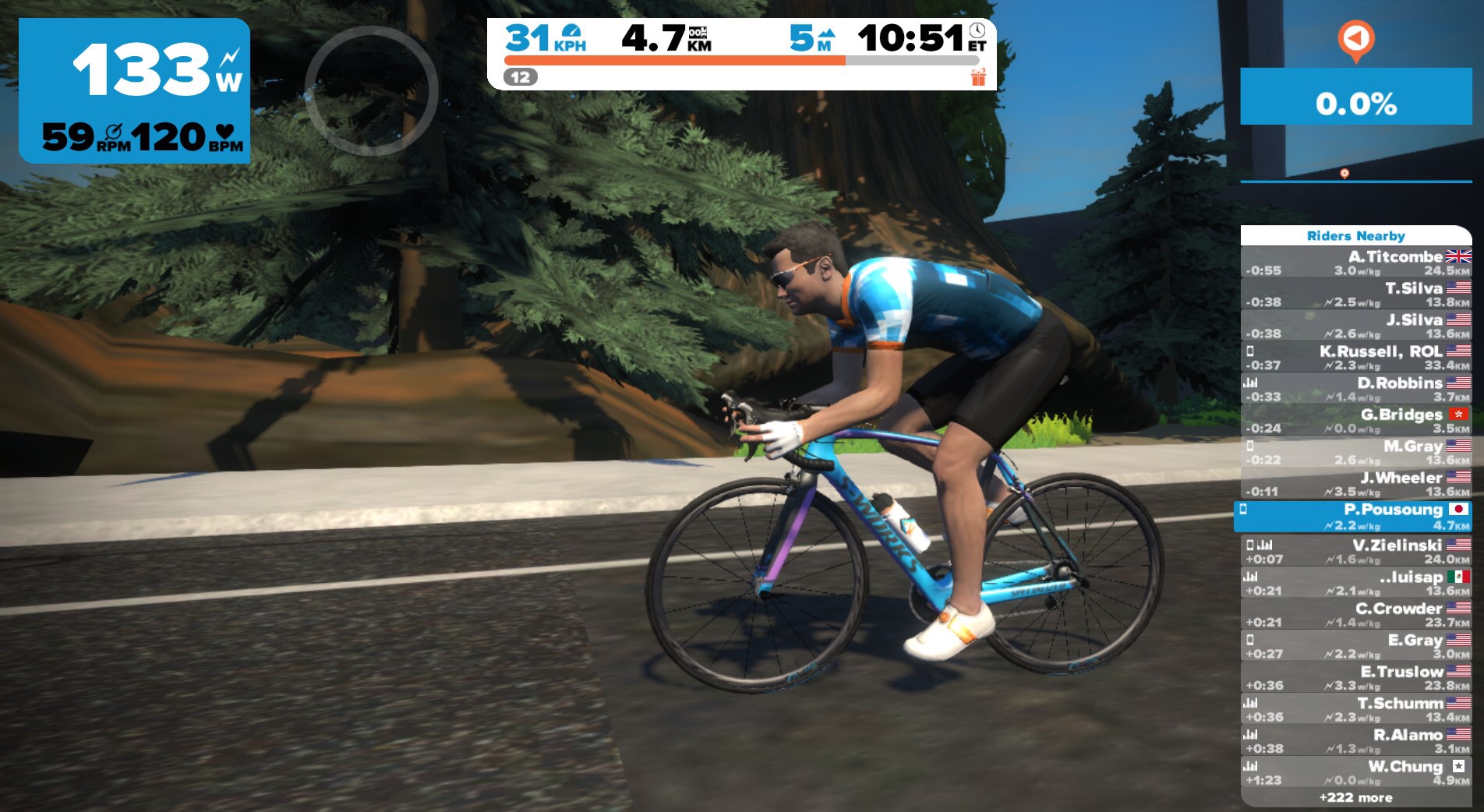Choose the ..luisap rider row
Viewport: 1484px width, 812px height.
point(1356,583)
